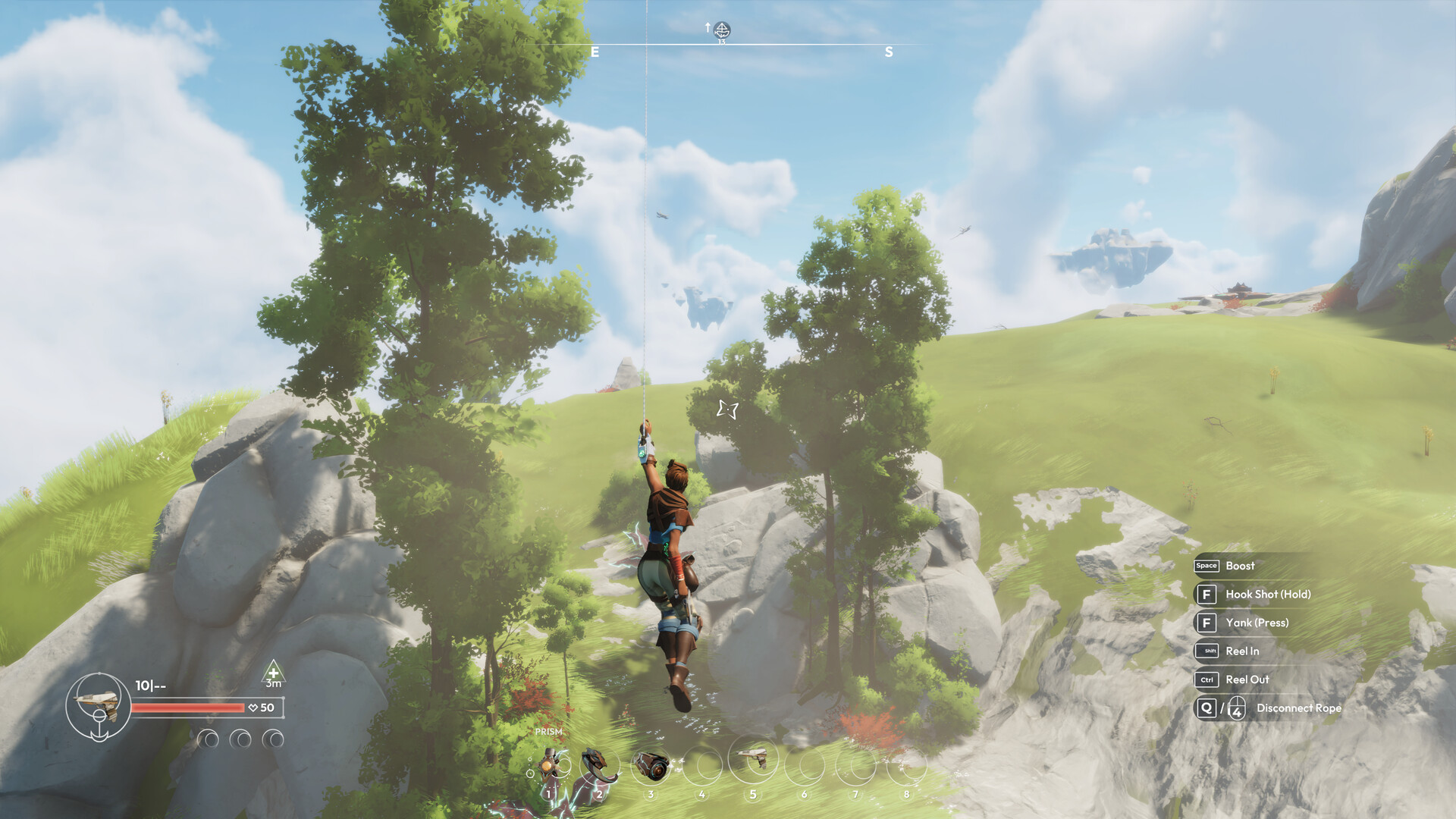This screenshot has width=1456, height=819.
Task: Click the E heading marker on the compass
Action: click(x=594, y=53)
